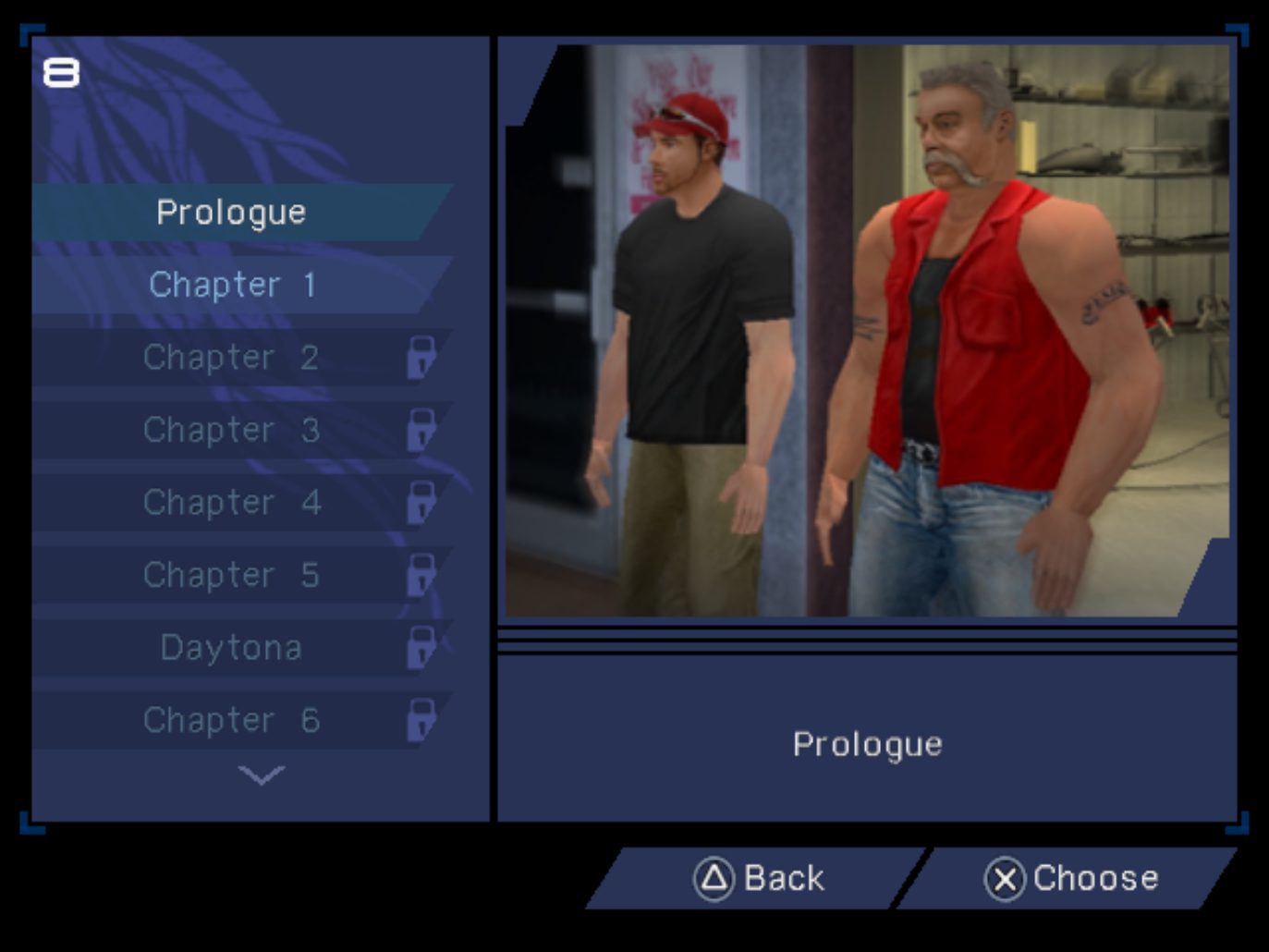Select the locked Chapter 4 entry

[231, 503]
